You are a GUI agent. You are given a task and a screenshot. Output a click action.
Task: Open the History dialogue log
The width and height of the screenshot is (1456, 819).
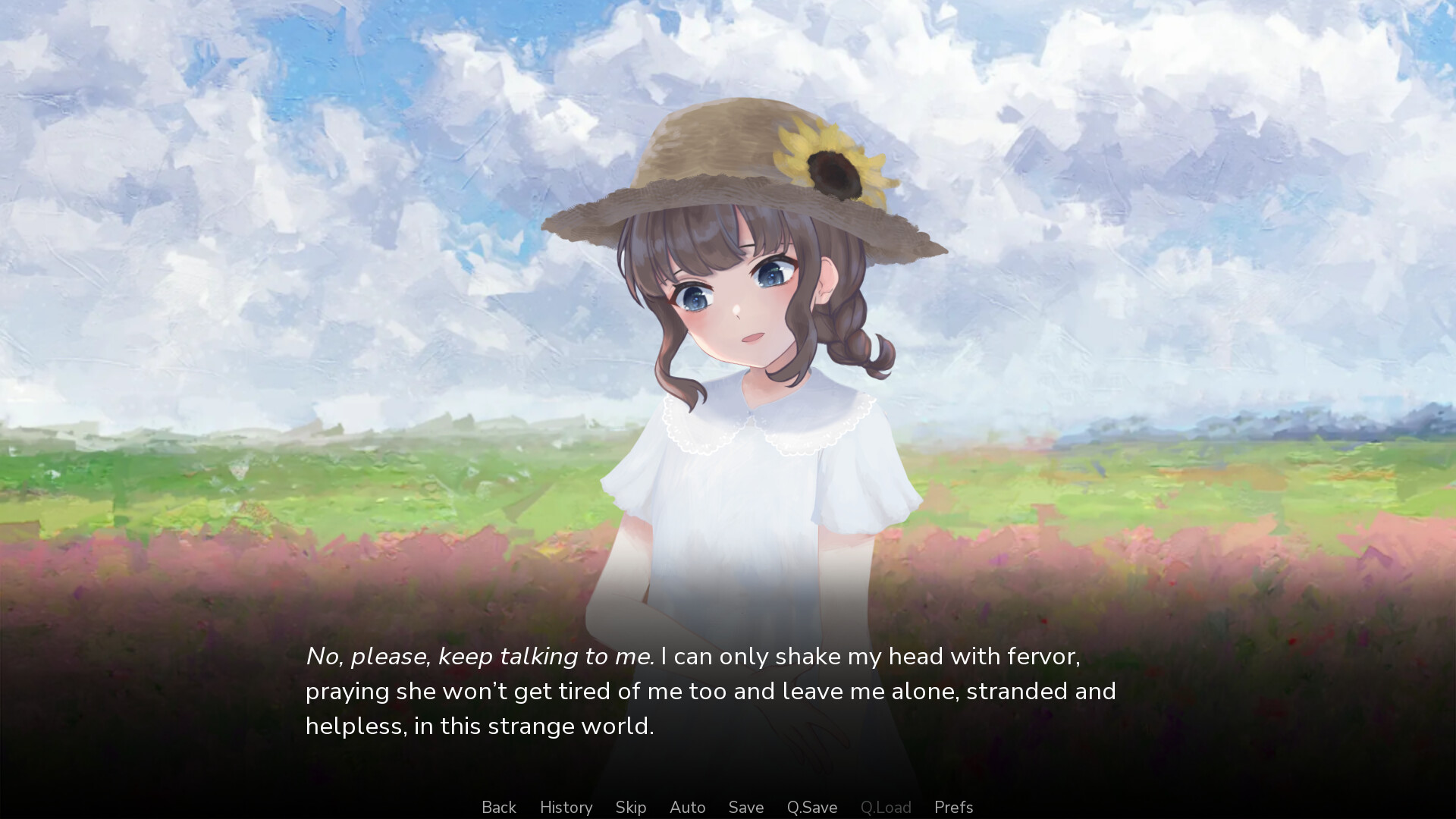[x=566, y=807]
